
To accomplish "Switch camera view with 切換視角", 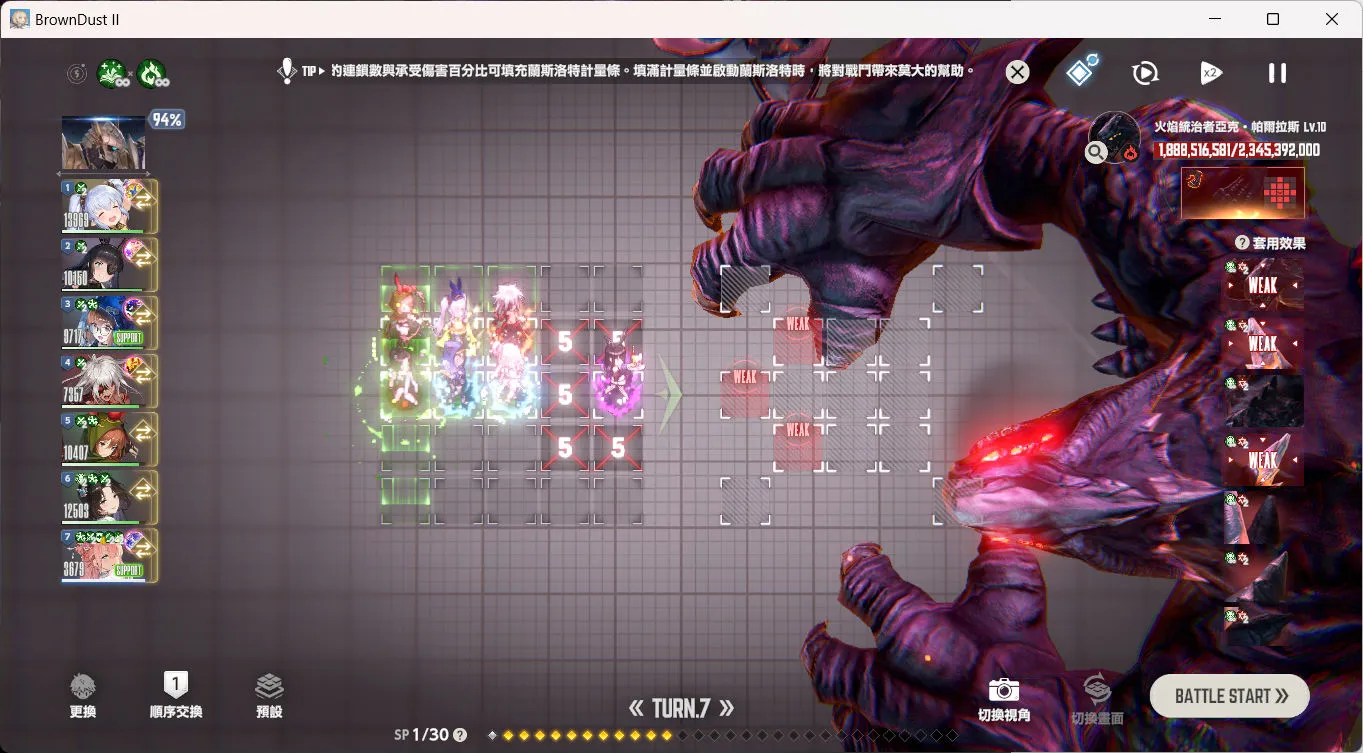I will click(x=1003, y=699).
